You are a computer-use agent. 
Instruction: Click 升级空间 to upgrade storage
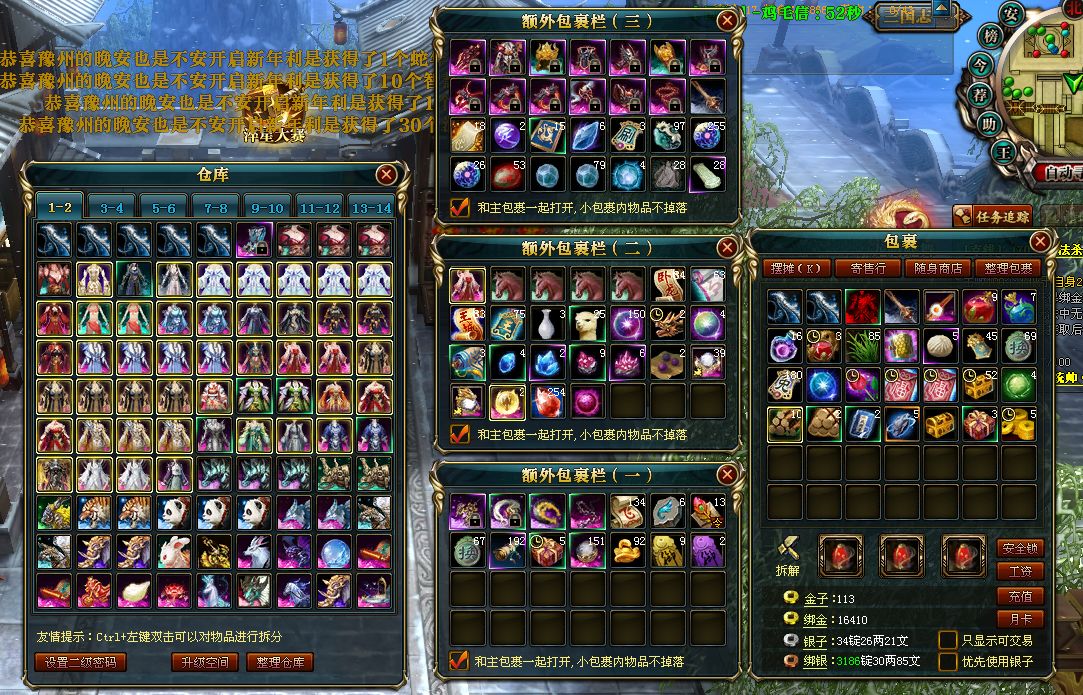(x=204, y=662)
